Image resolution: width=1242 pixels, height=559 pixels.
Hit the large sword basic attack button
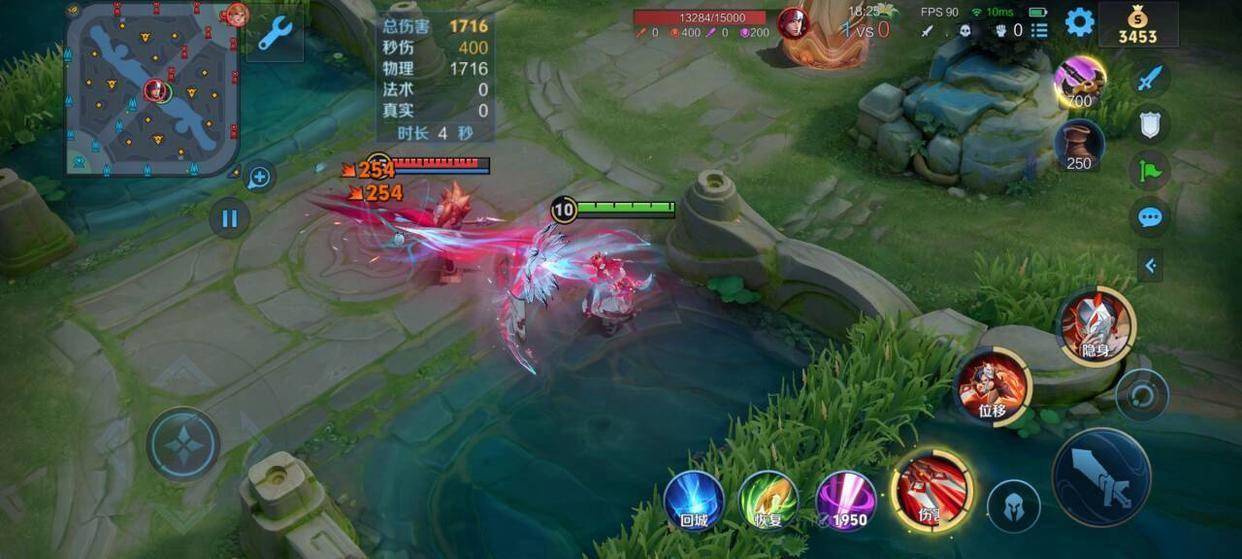(1102, 478)
